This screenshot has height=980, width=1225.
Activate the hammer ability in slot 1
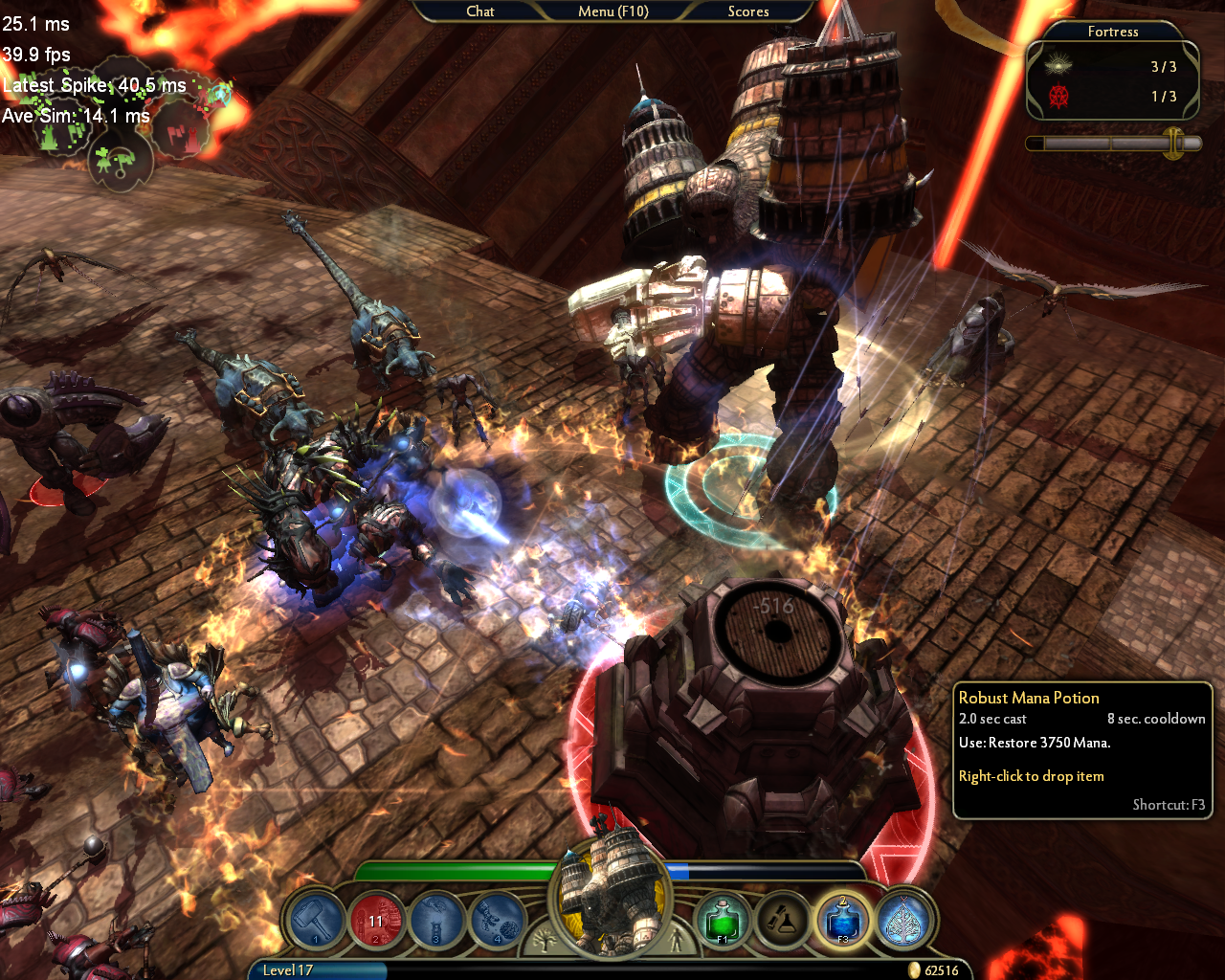316,921
